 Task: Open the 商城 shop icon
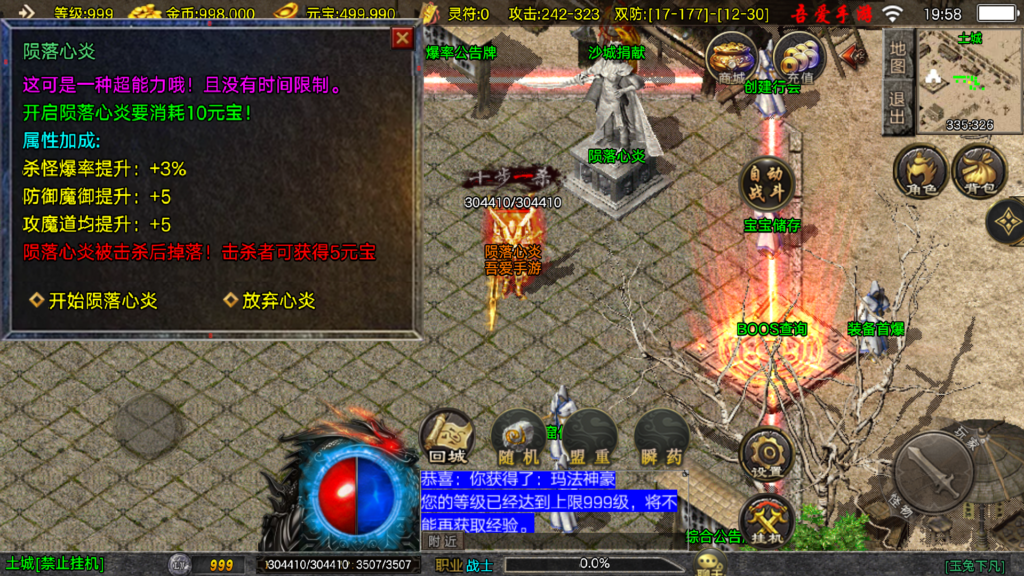coord(731,57)
